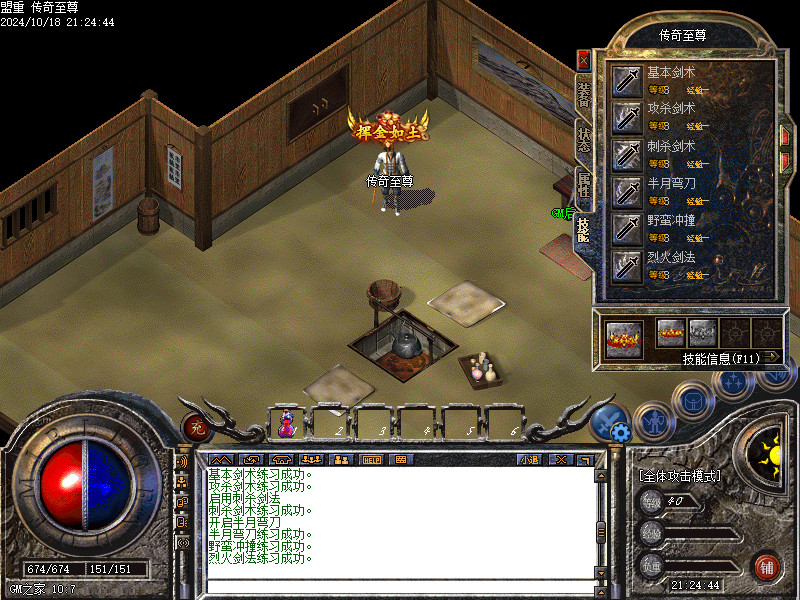The image size is (800, 600).
Task: Show the 属性 attributes tab
Action: [x=584, y=186]
